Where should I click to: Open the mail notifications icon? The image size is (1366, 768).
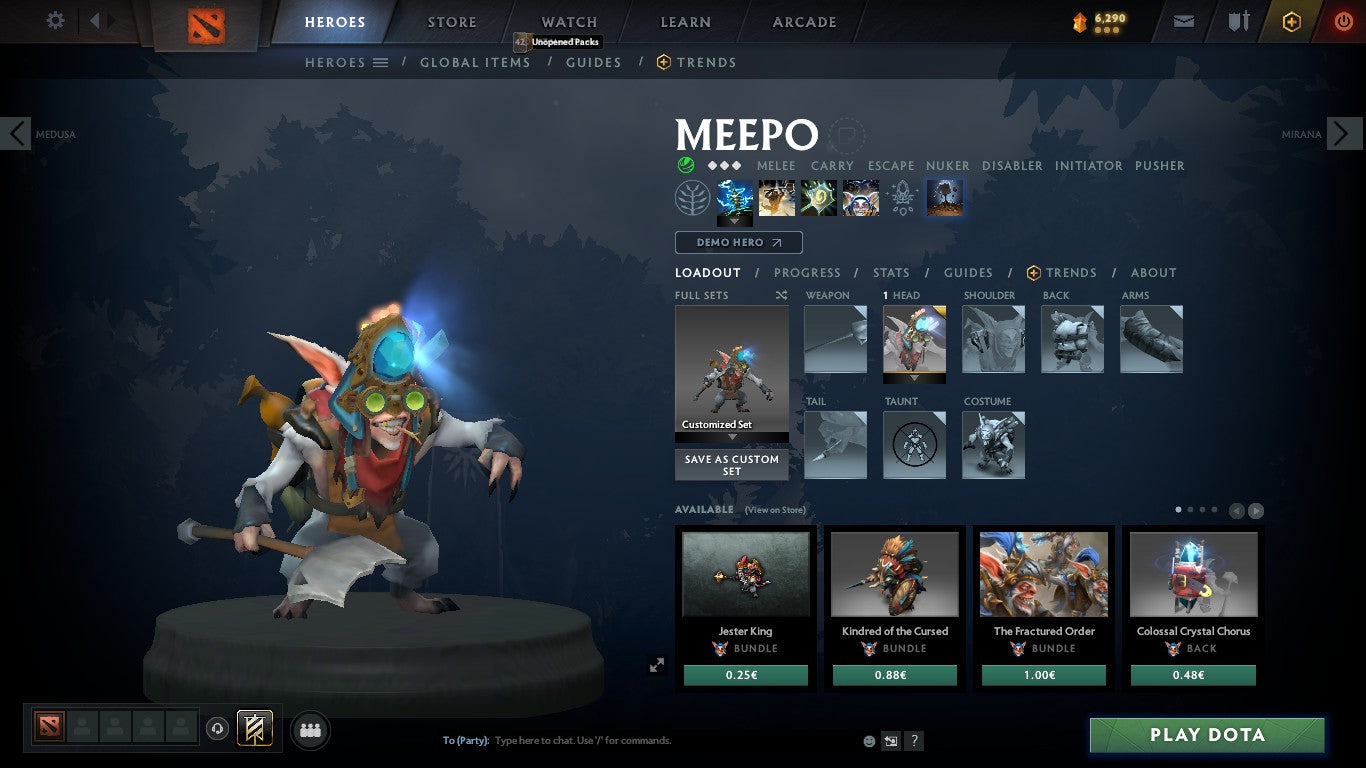1183,20
